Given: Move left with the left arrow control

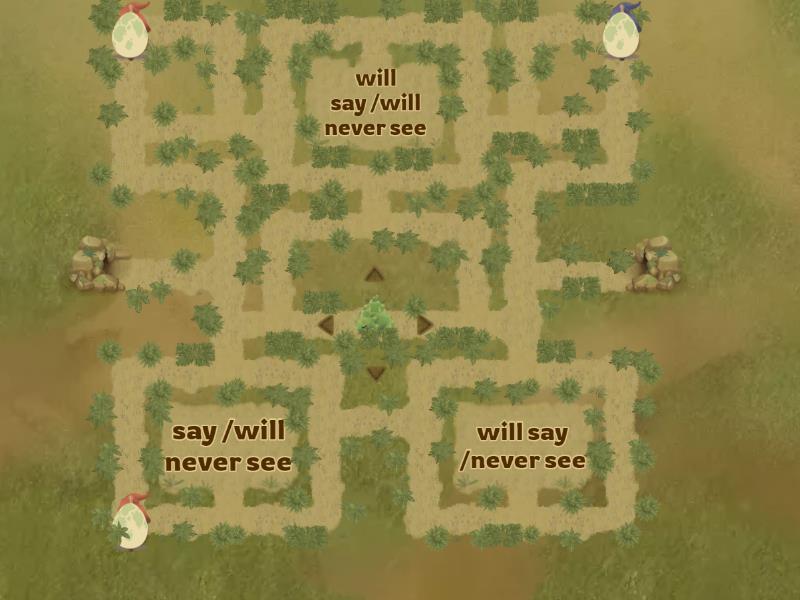Looking at the screenshot, I should tap(326, 325).
